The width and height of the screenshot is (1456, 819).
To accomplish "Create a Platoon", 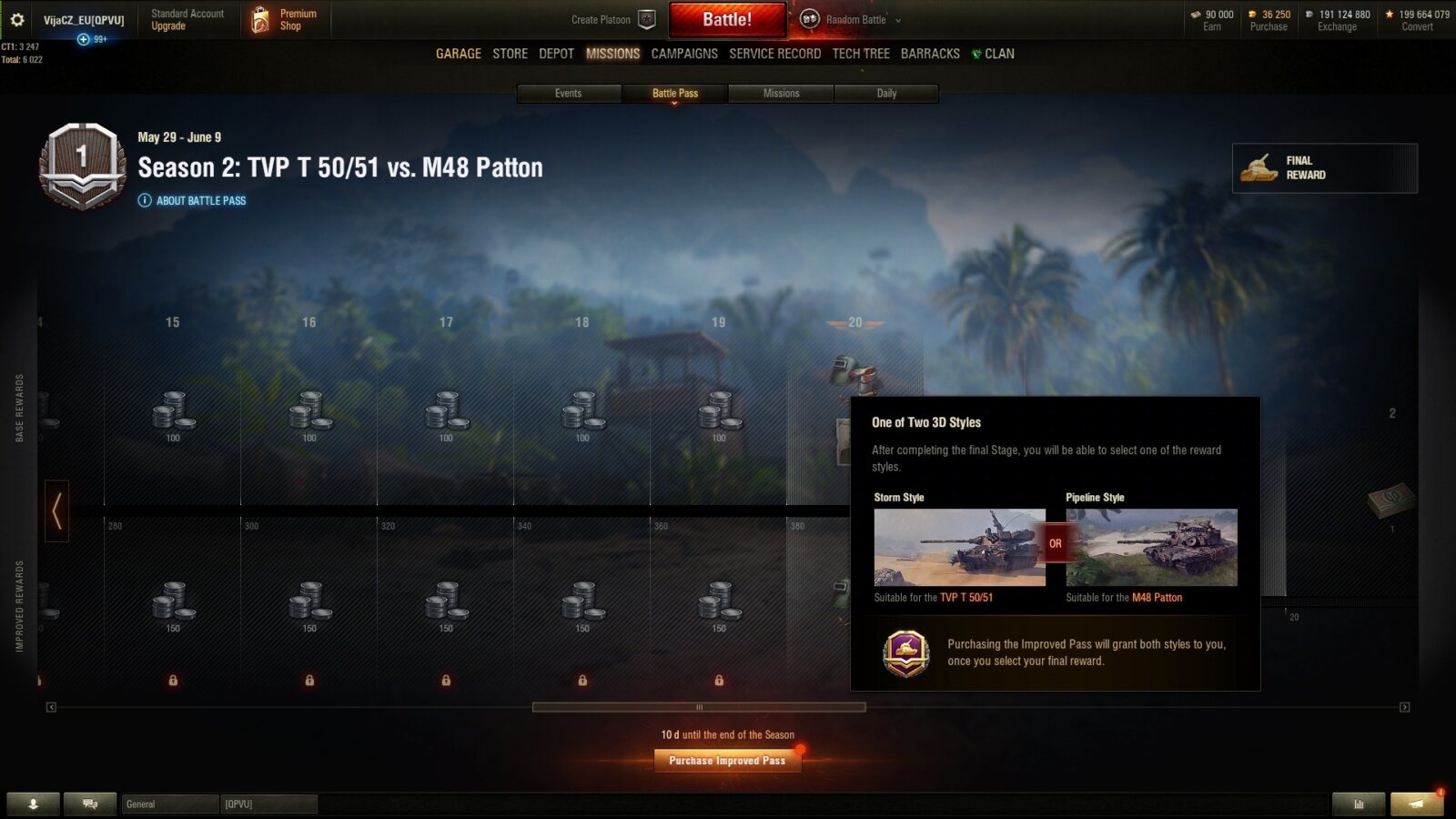I will pos(612,19).
